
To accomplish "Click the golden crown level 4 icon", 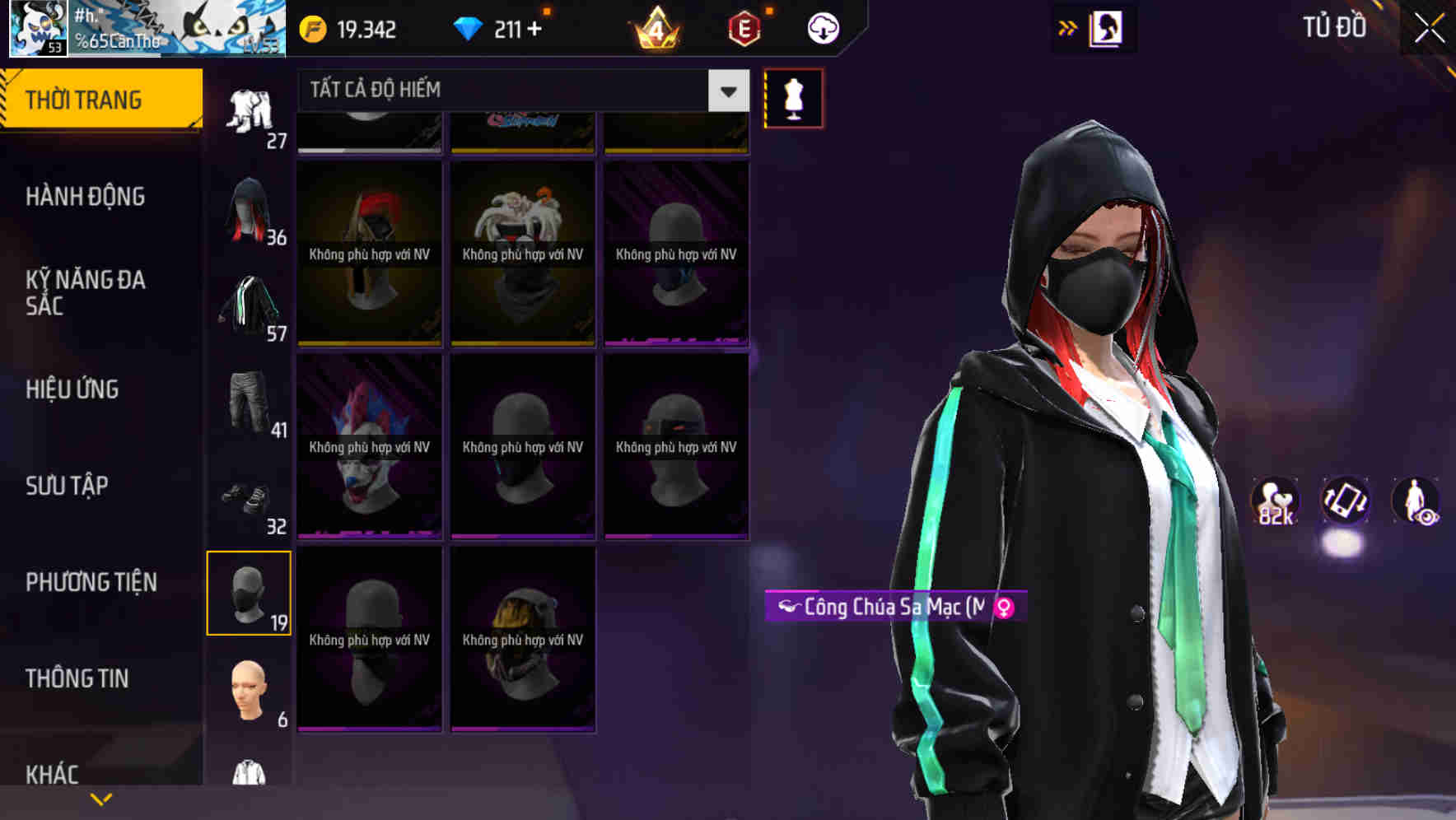I will point(656,27).
